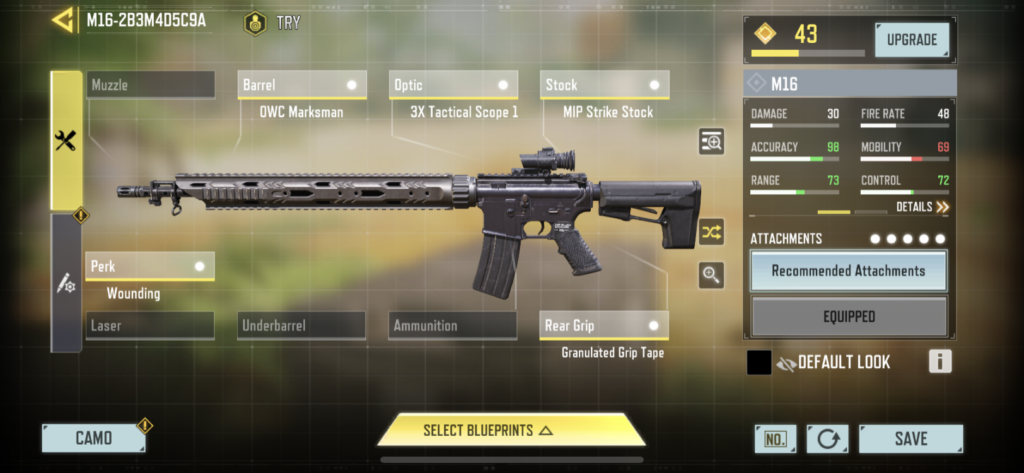Show stat DETAILS
1024x473 pixels.
[x=921, y=207]
